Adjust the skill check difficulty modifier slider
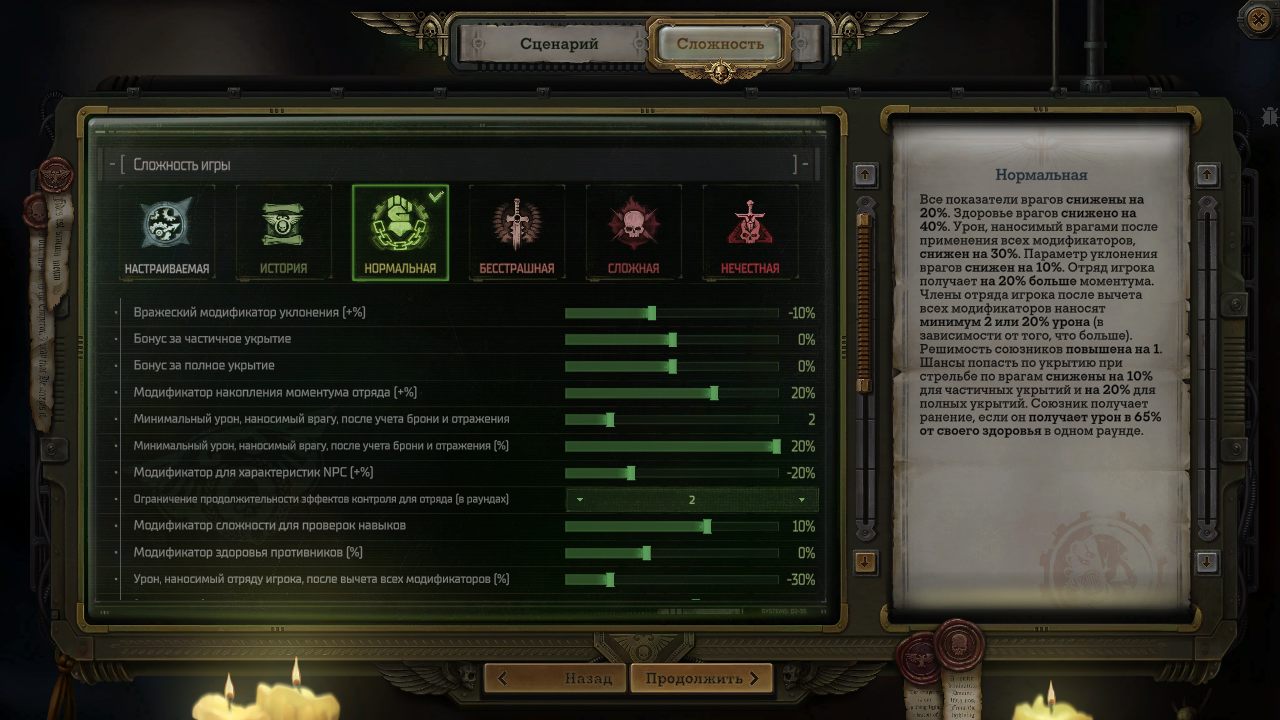The width and height of the screenshot is (1280, 720). click(x=705, y=524)
